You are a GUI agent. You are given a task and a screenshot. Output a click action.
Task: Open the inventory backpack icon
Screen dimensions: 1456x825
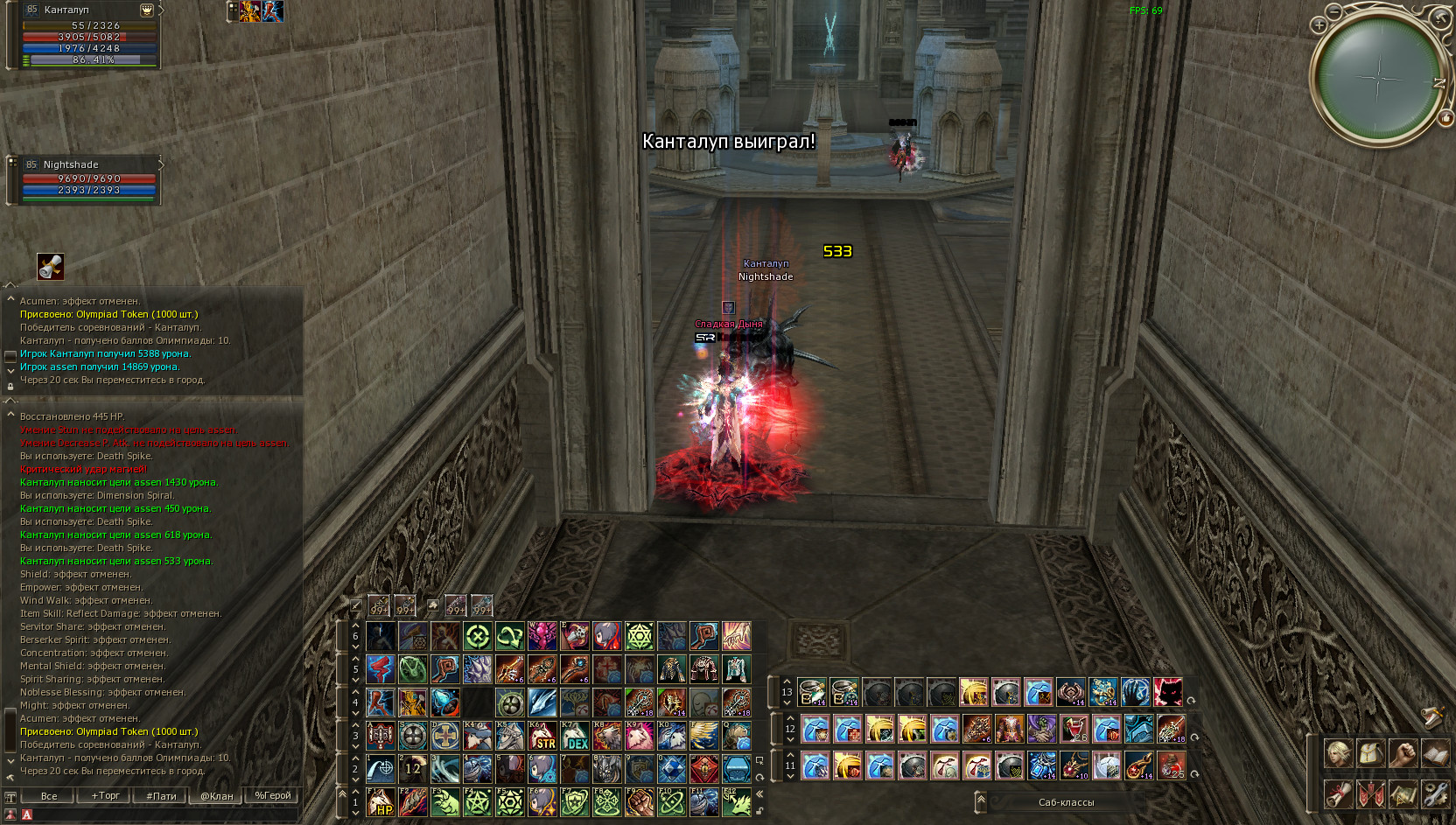pyautogui.click(x=1370, y=753)
